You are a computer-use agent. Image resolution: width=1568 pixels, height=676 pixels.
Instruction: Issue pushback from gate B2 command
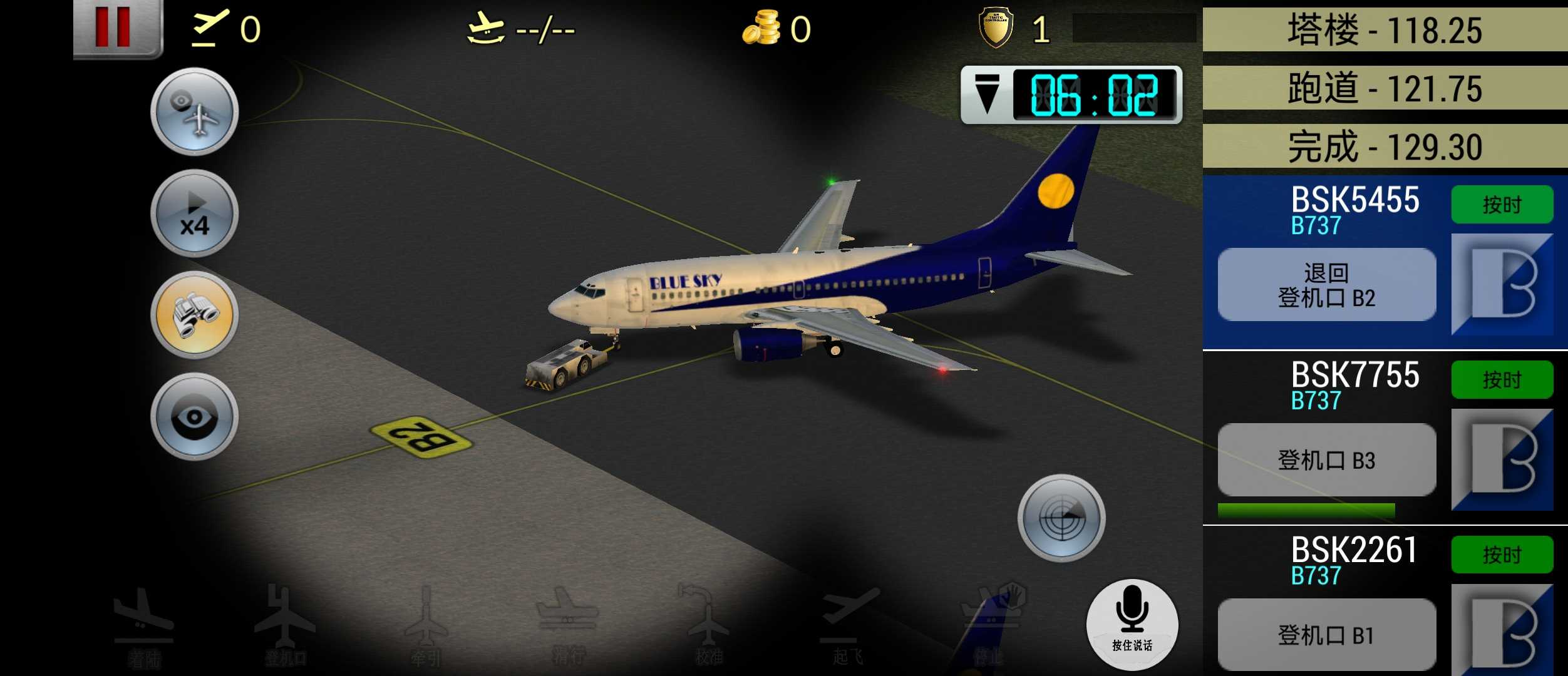point(1326,285)
